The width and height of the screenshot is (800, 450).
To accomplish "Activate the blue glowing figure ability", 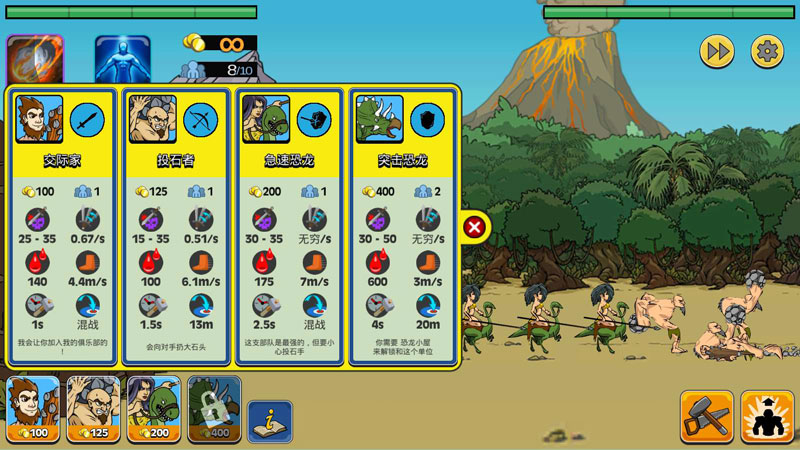I will tap(122, 60).
